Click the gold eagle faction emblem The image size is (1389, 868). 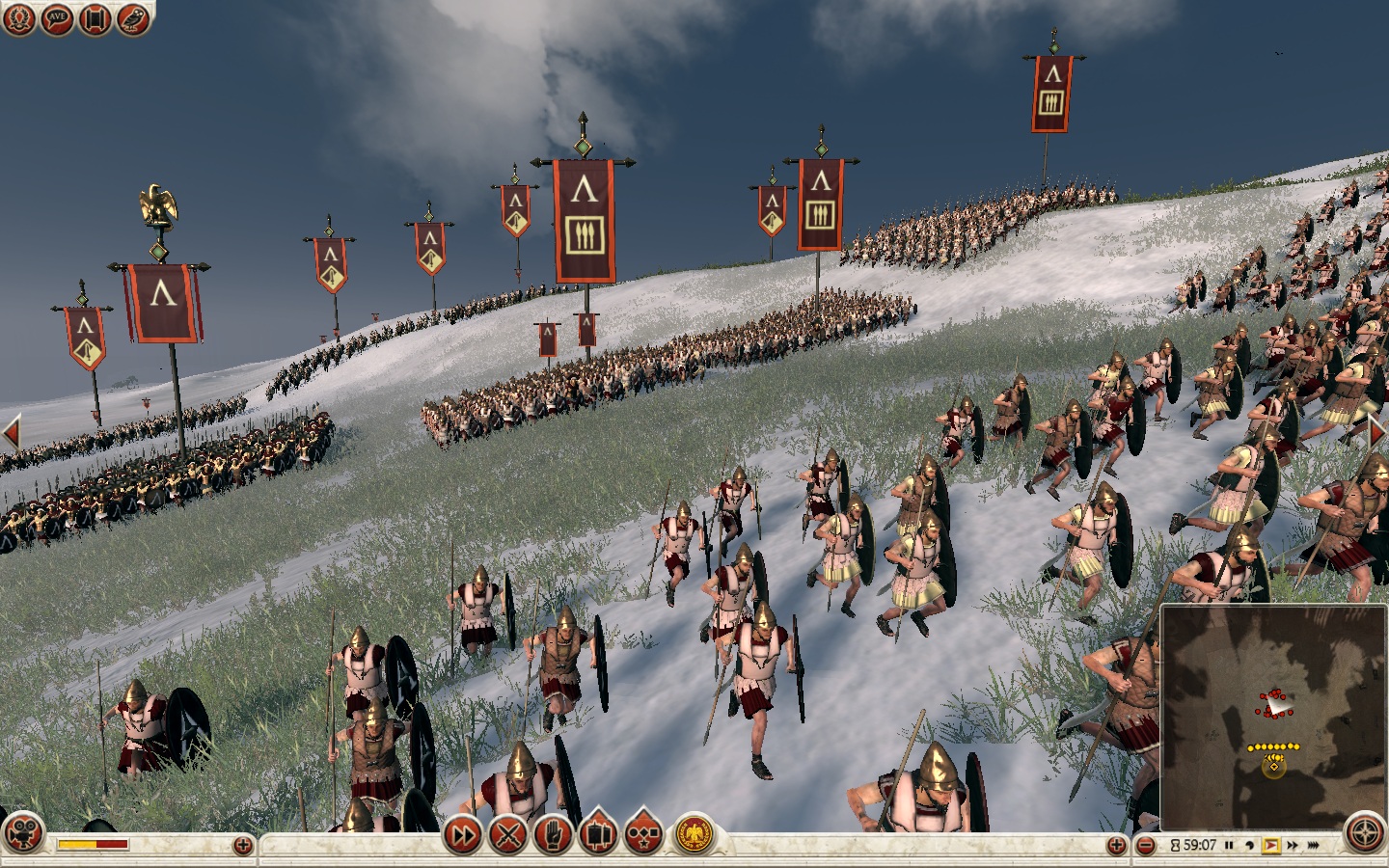click(693, 834)
